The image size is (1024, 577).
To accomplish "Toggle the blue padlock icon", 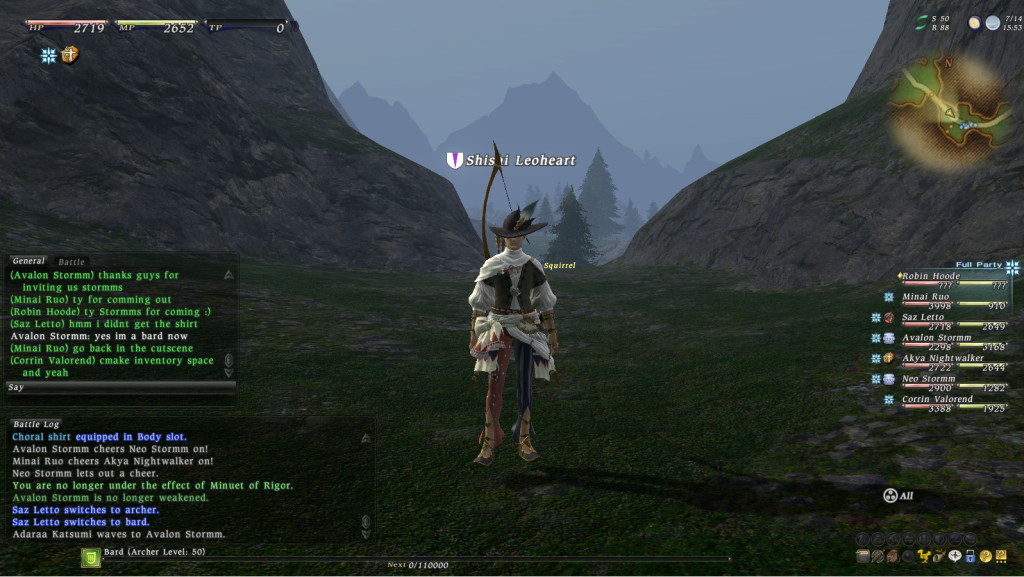I will click(970, 556).
